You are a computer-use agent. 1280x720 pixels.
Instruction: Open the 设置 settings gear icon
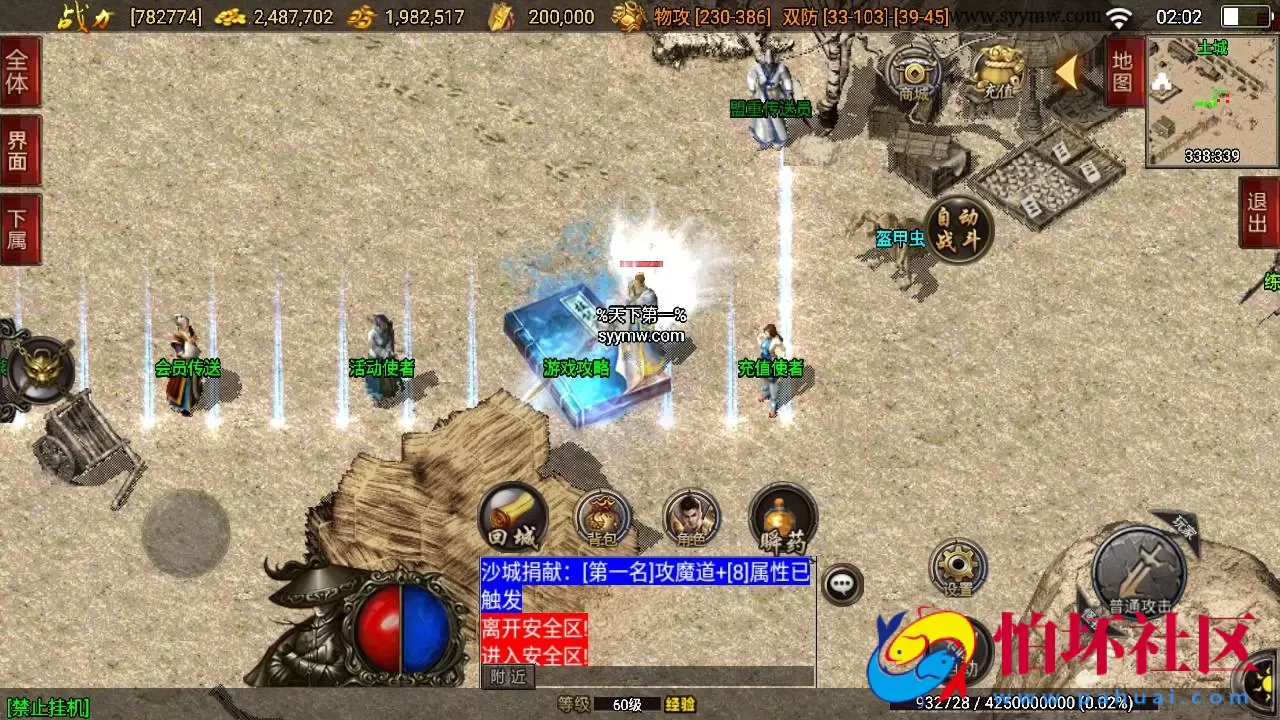point(958,568)
